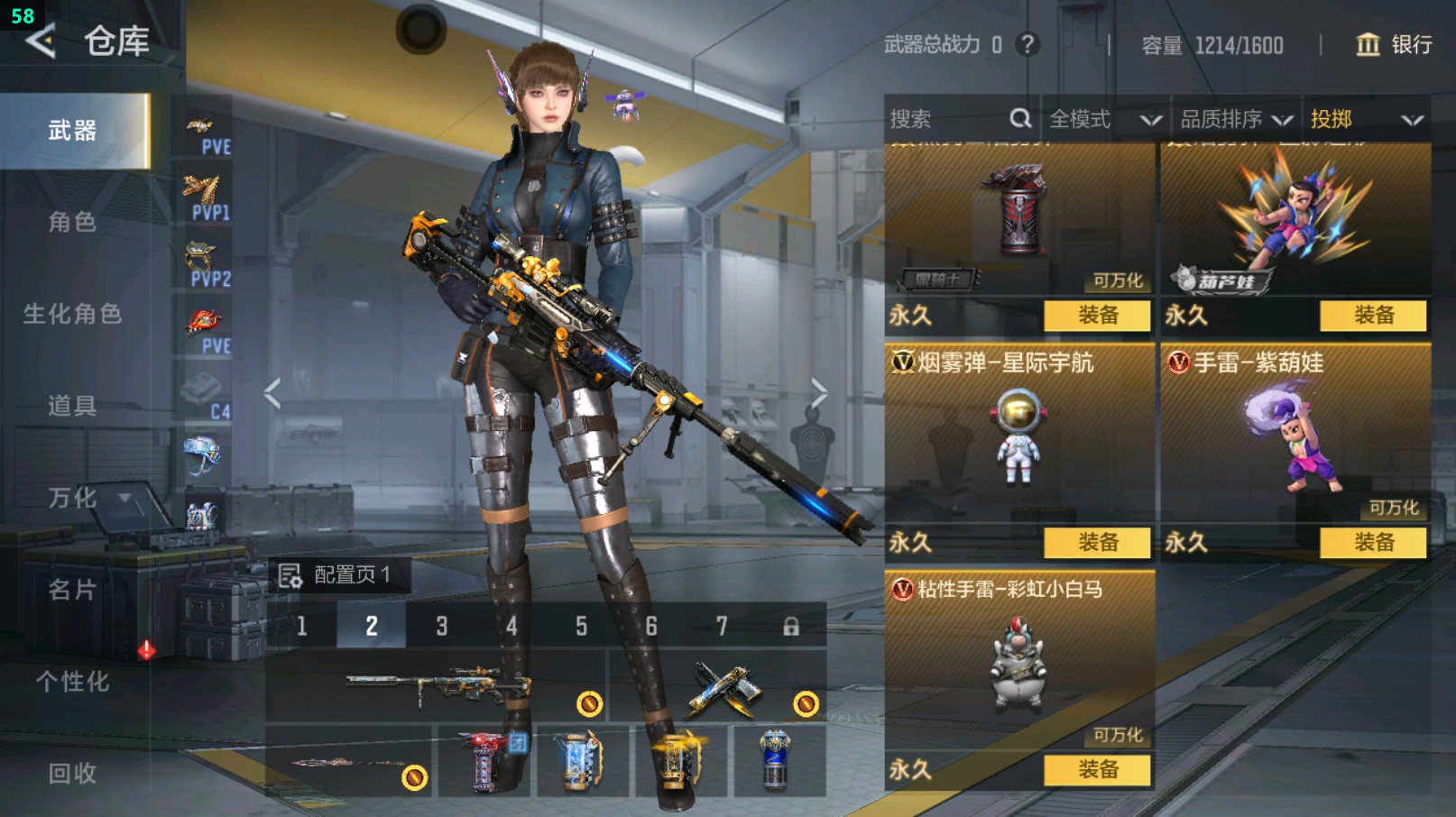Select the equipped sniper rifle slot
Viewport: 1456px width, 817px height.
[x=437, y=687]
